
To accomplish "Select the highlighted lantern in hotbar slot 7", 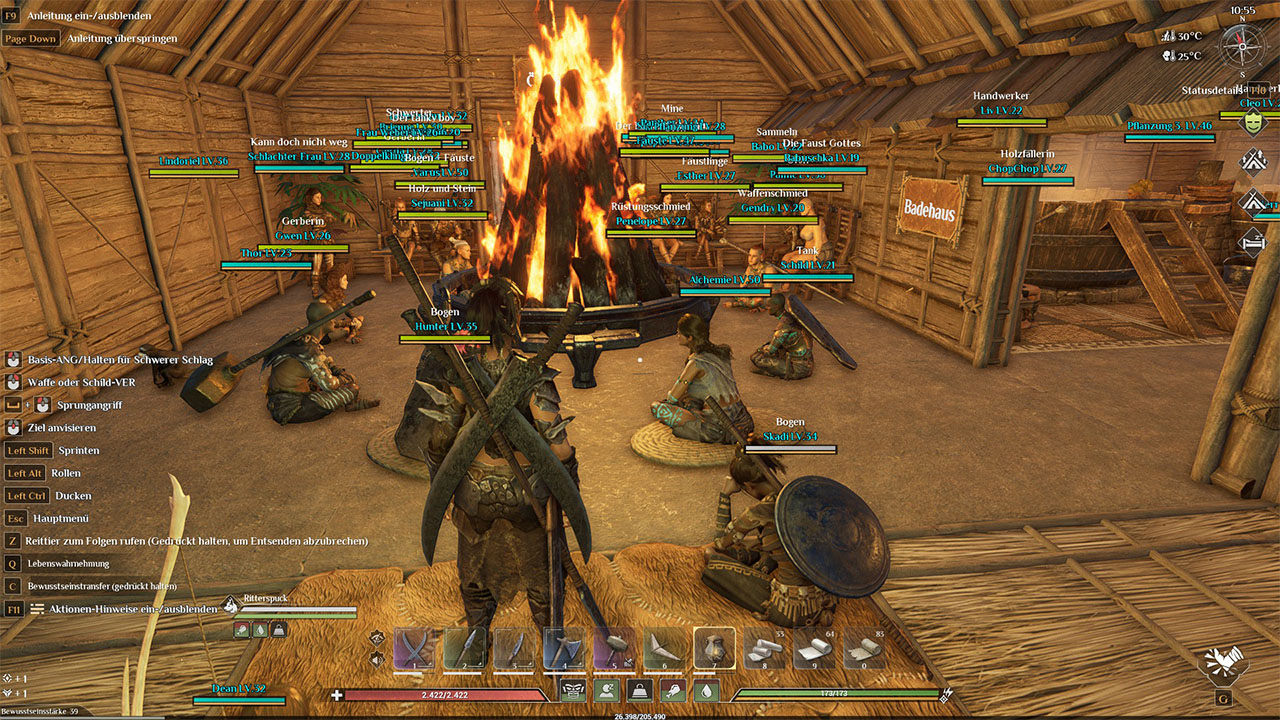I will tap(715, 648).
